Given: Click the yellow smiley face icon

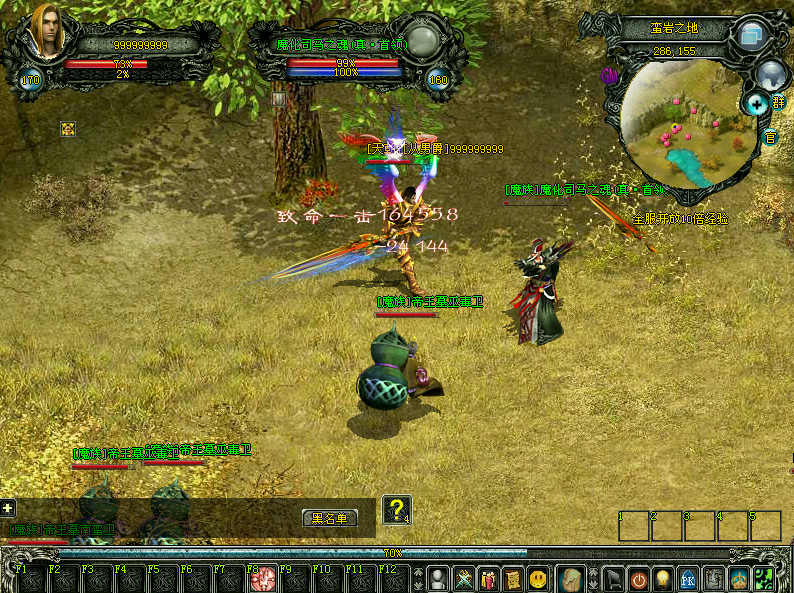Looking at the screenshot, I should [538, 579].
